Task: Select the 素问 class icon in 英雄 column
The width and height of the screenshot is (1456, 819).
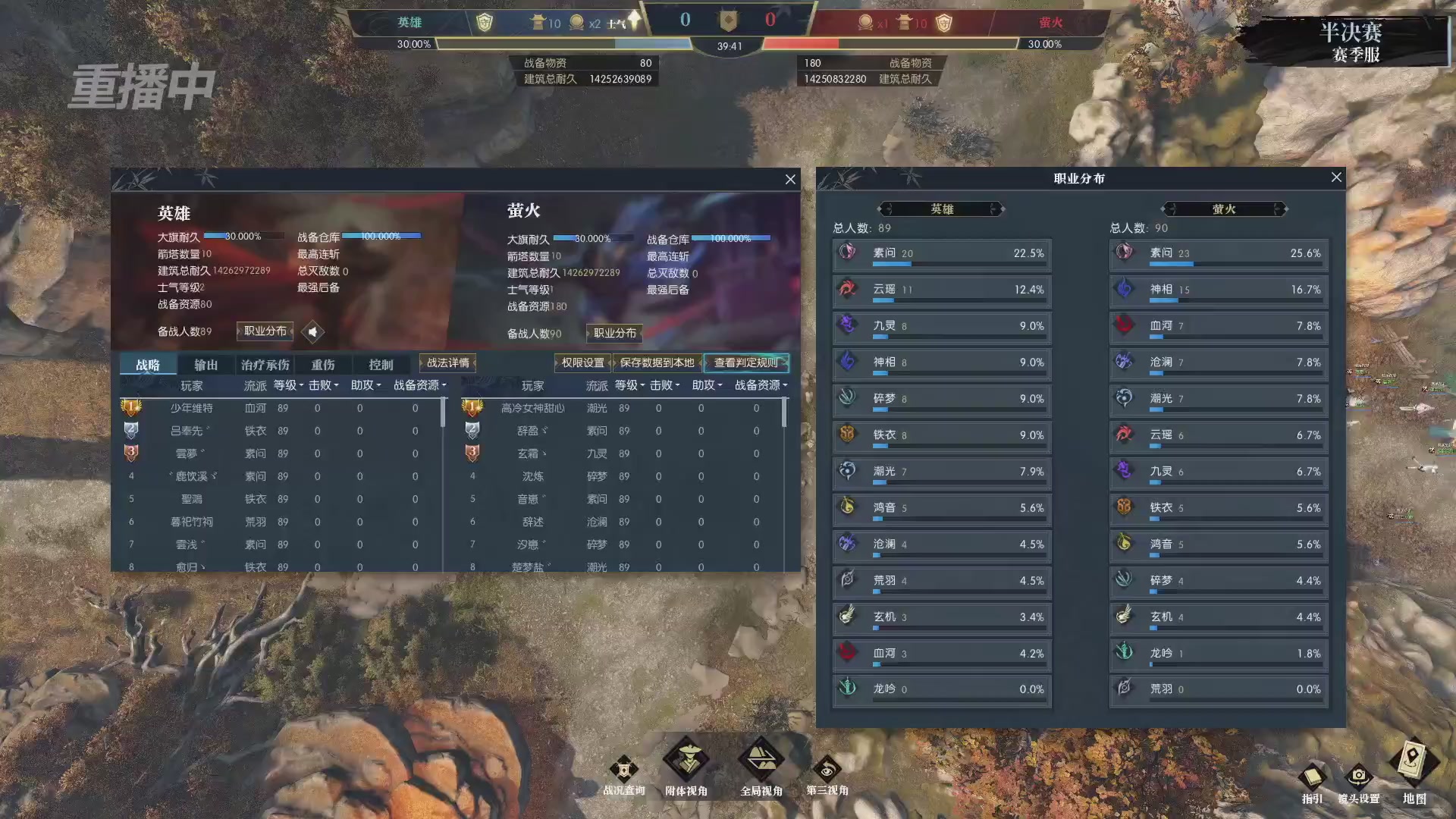Action: [x=848, y=253]
